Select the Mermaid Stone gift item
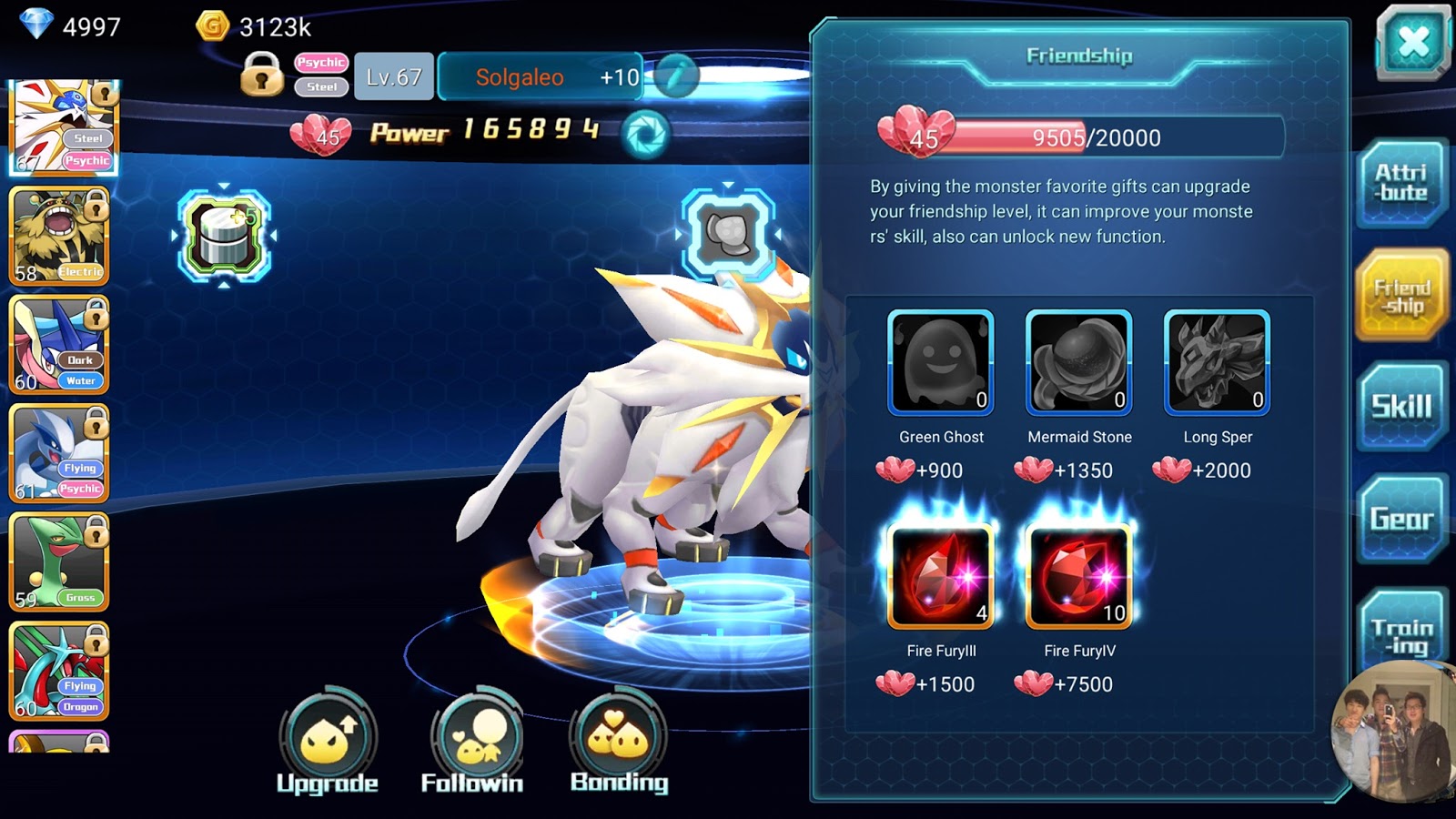Viewport: 1456px width, 819px height. click(x=1078, y=362)
